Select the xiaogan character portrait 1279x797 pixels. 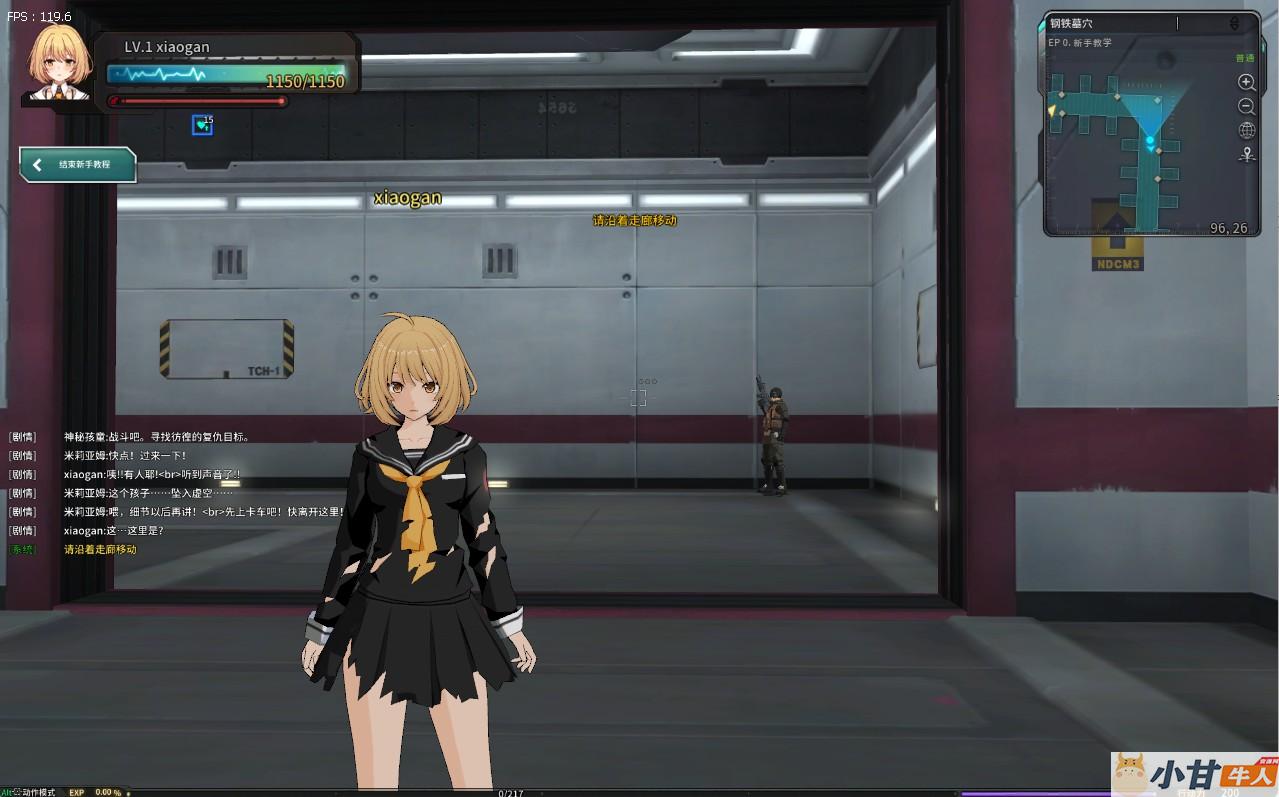[60, 63]
